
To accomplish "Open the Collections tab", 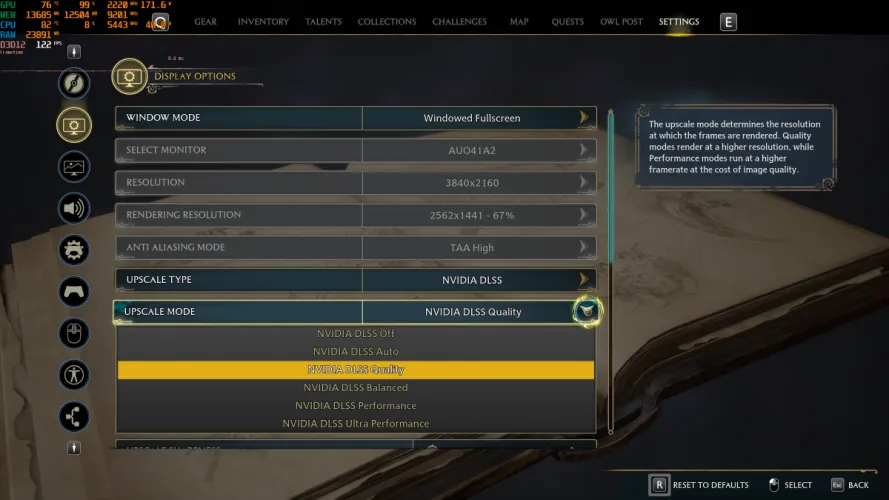I will 387,22.
